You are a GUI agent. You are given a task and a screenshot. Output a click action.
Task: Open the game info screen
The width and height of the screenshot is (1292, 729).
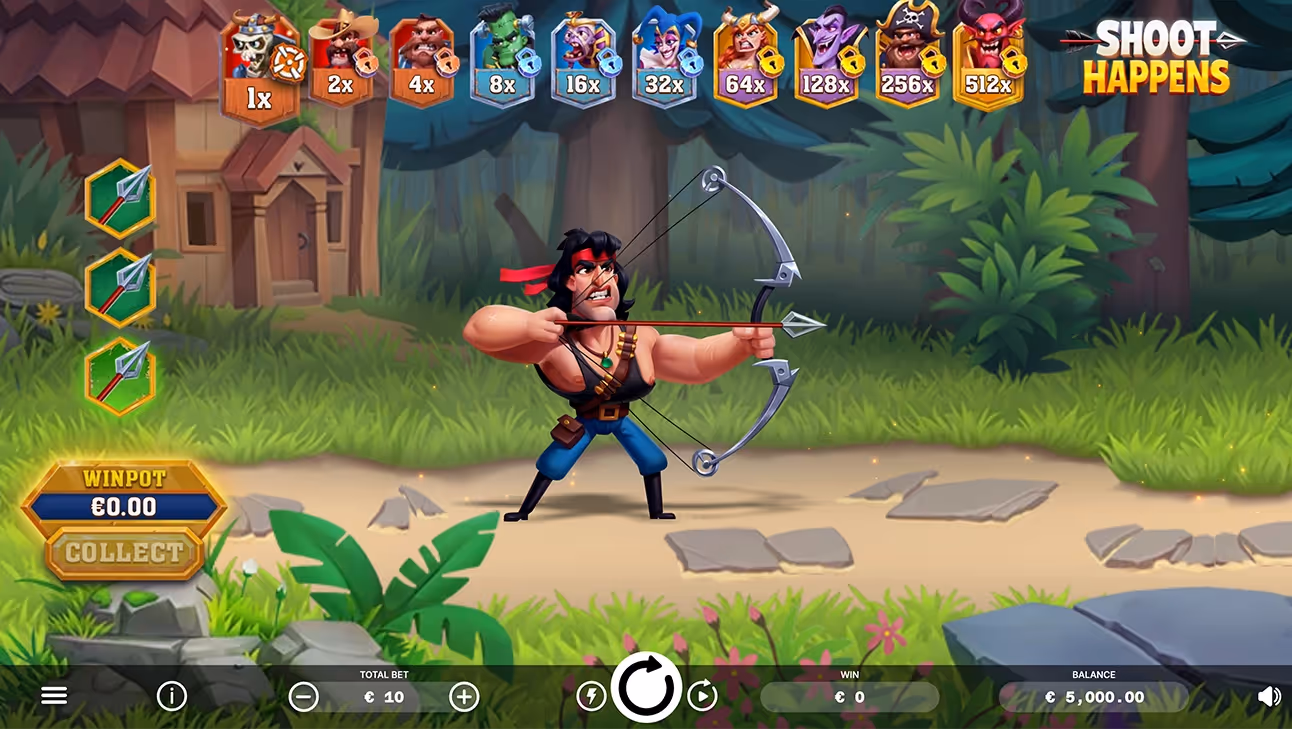coord(172,696)
